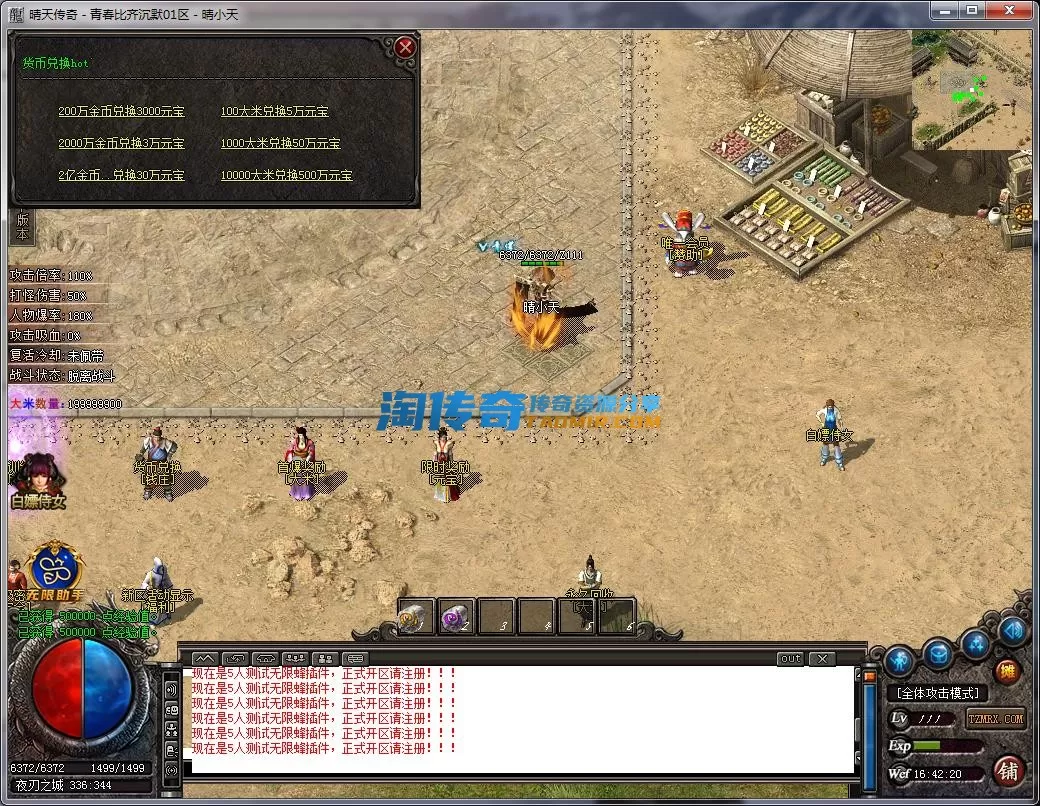Select 1000大米兑换50万元宝 exchange link

pyautogui.click(x=280, y=144)
